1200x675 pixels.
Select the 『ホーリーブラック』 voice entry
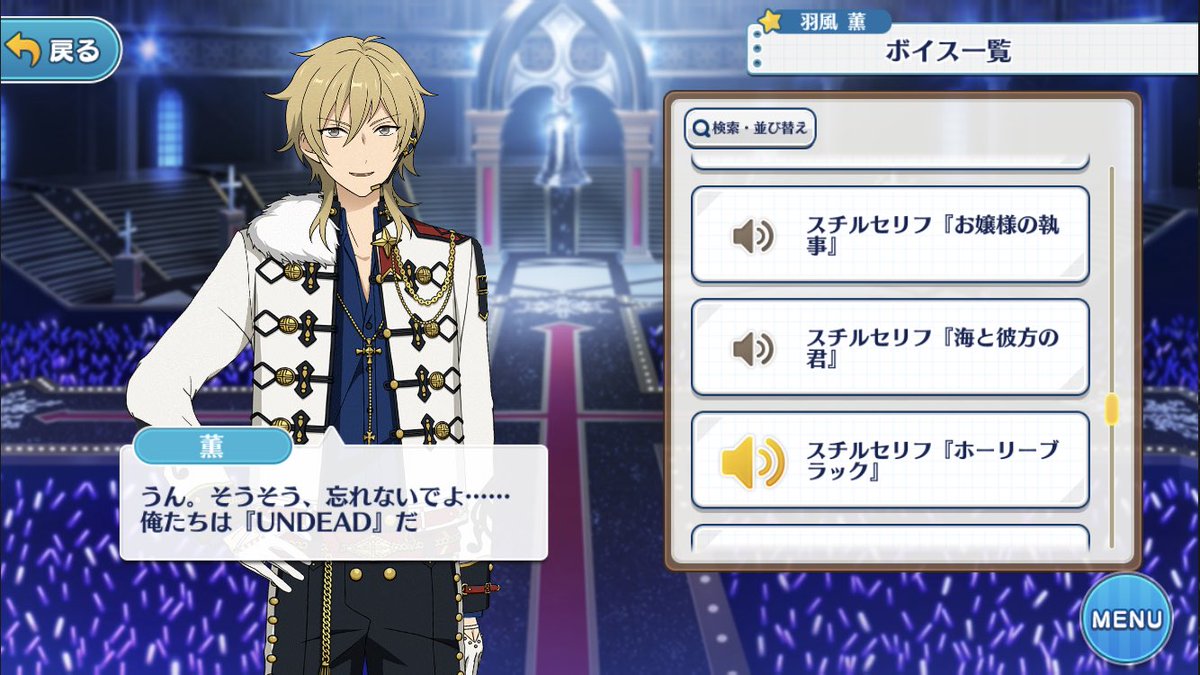tap(889, 460)
